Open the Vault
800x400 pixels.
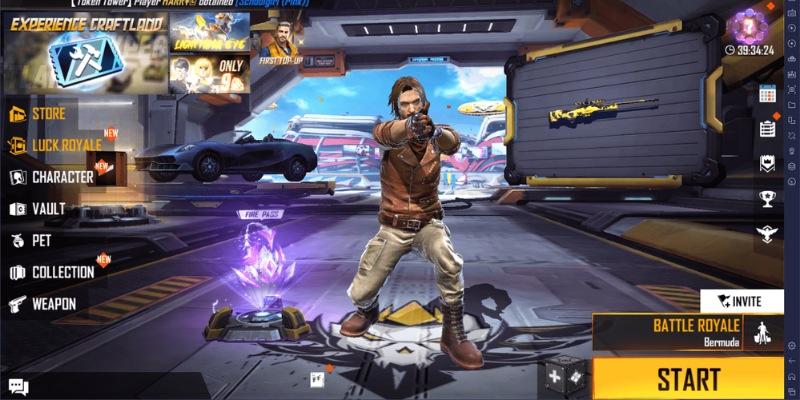47,209
